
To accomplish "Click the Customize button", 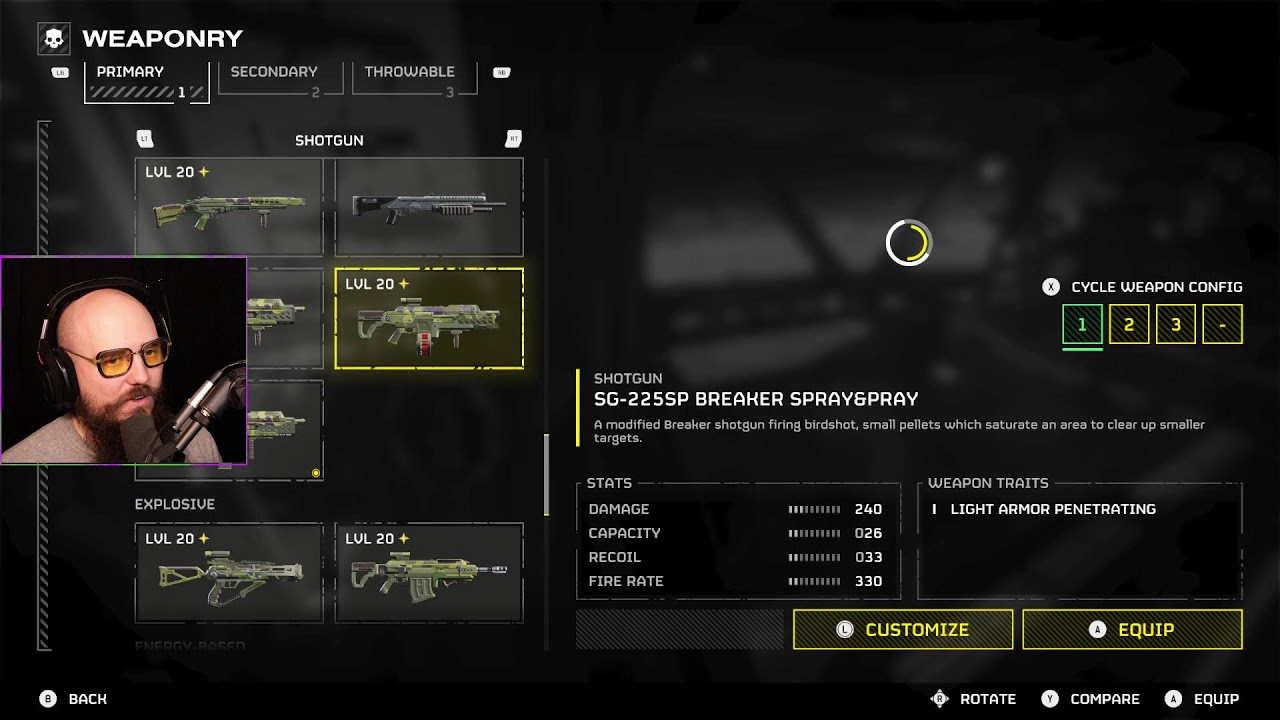I will point(903,629).
